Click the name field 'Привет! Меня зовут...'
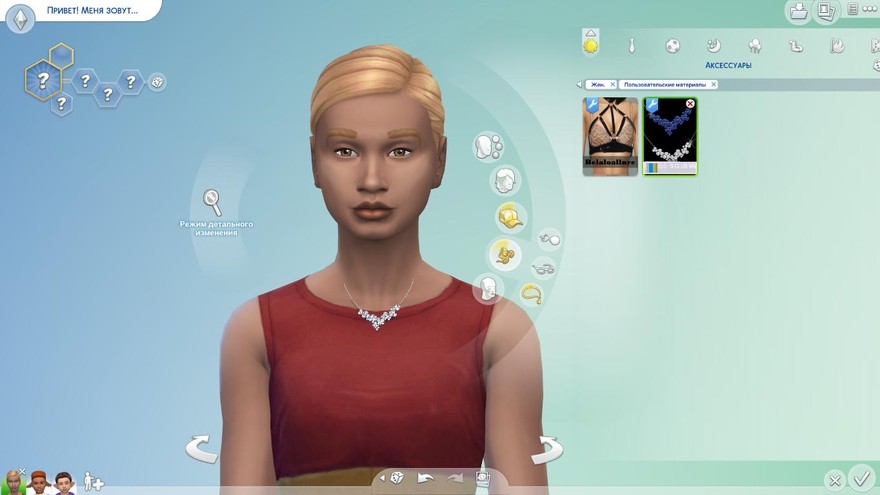The width and height of the screenshot is (880, 495). pyautogui.click(x=91, y=11)
